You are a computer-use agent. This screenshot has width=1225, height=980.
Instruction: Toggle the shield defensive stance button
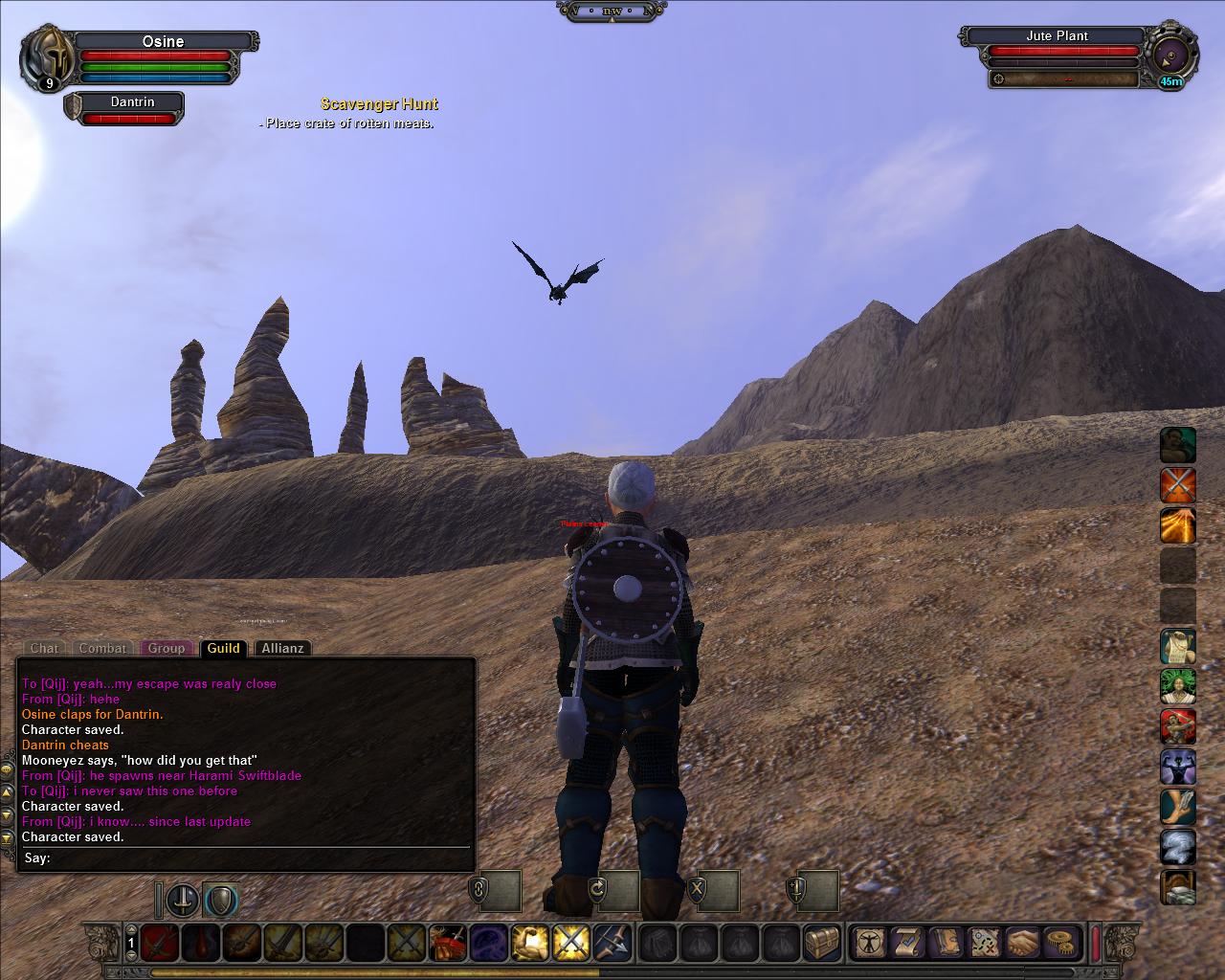coord(220,900)
